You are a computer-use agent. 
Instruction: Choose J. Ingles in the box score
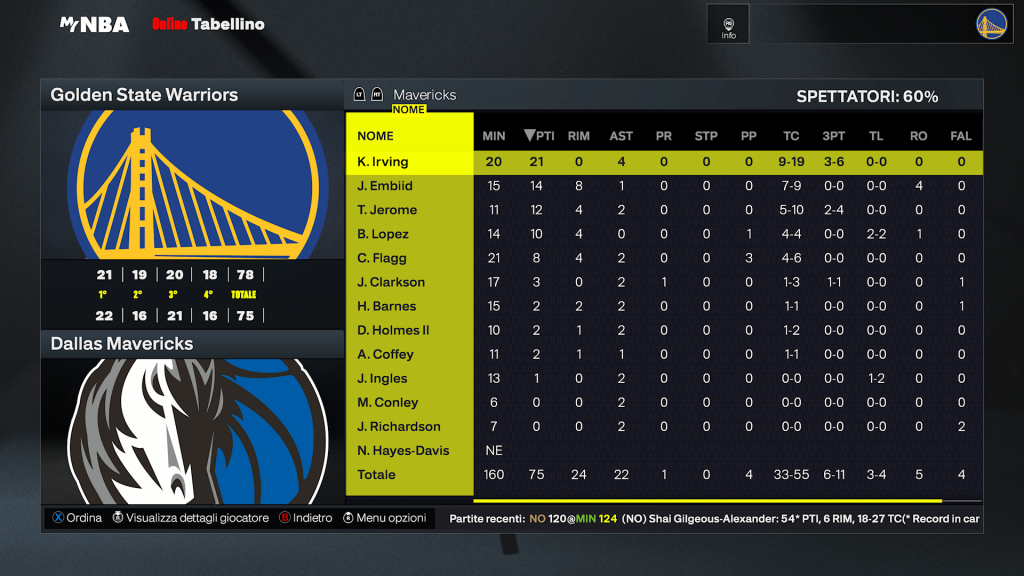(383, 378)
